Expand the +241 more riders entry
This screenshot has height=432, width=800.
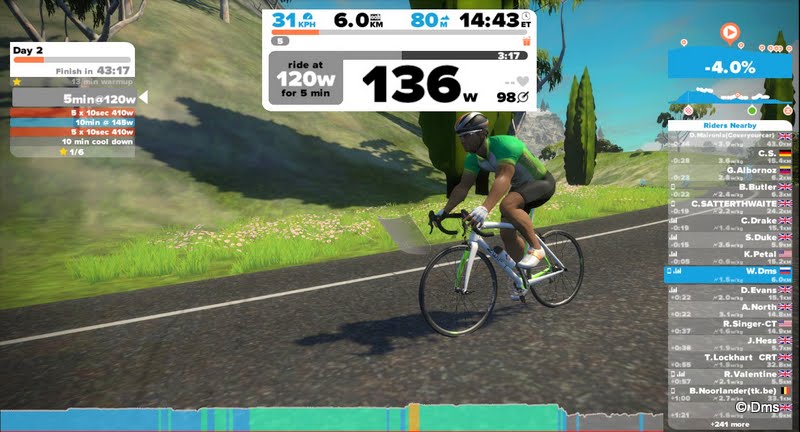point(728,424)
